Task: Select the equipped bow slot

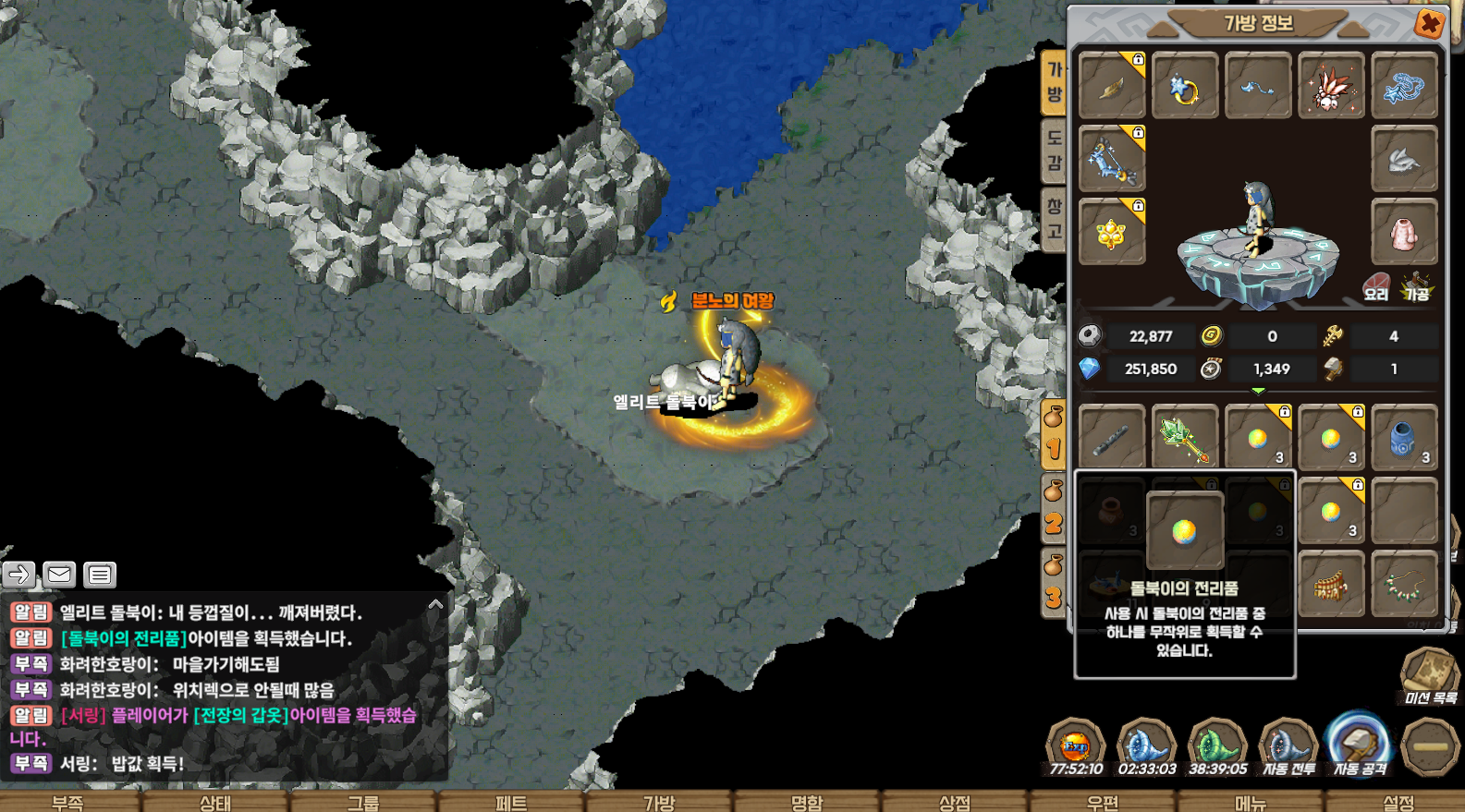Action: click(1112, 159)
